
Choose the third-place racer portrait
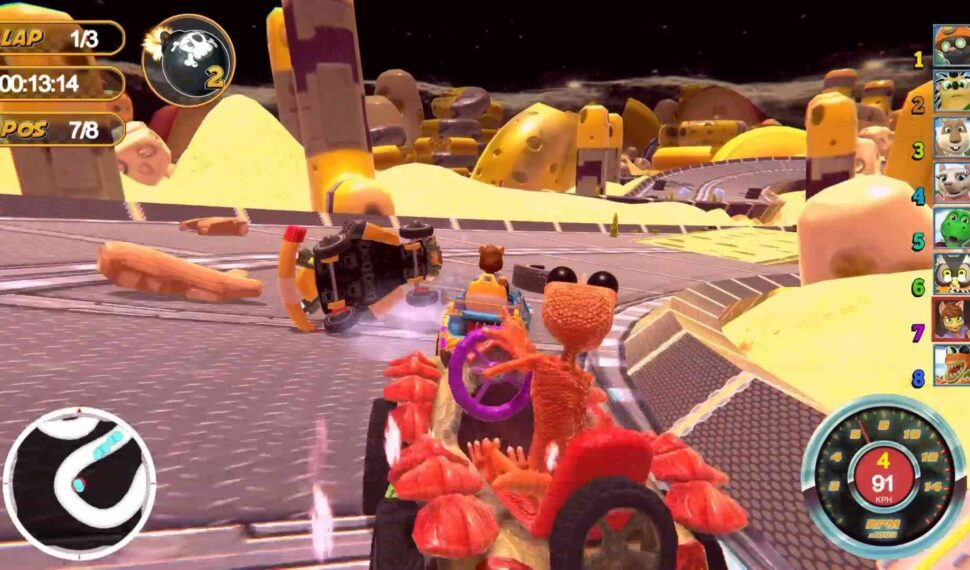951,137
